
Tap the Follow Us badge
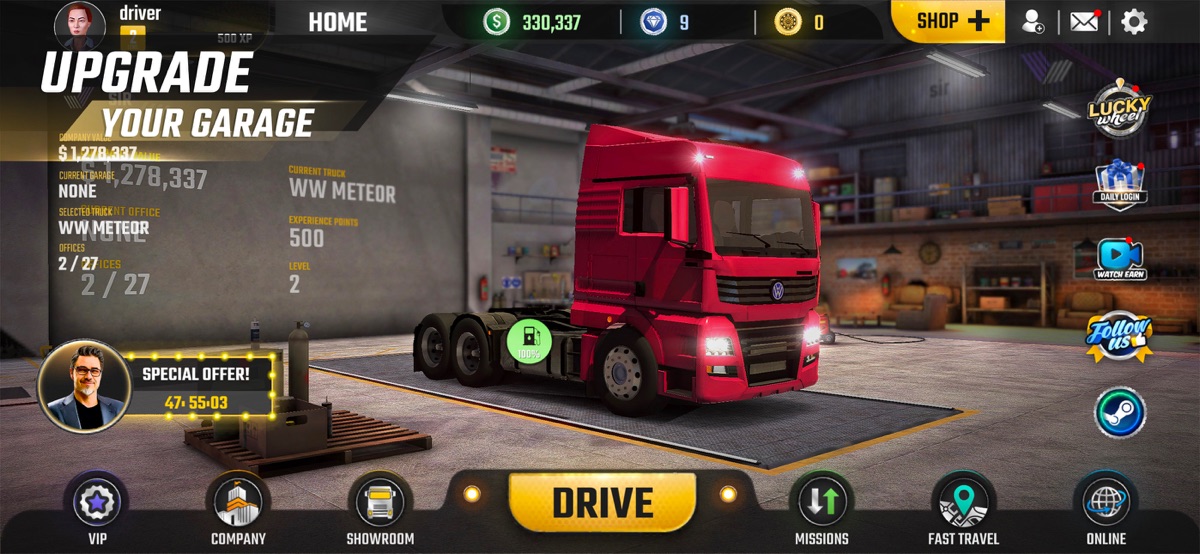pos(1120,334)
